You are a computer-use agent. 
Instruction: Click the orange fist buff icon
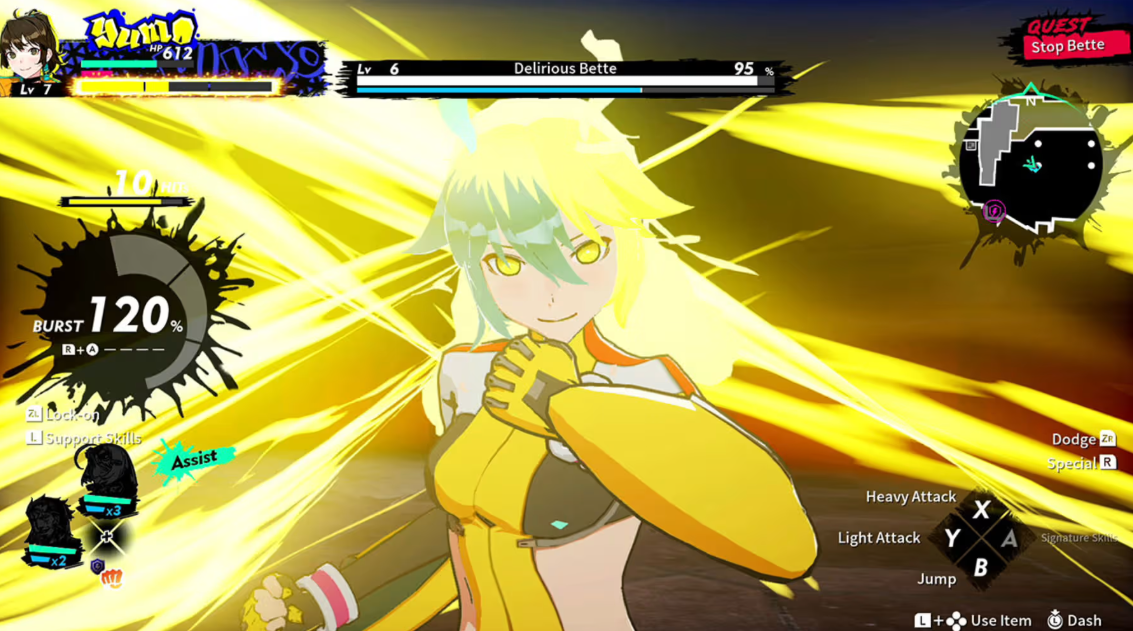pos(112,578)
